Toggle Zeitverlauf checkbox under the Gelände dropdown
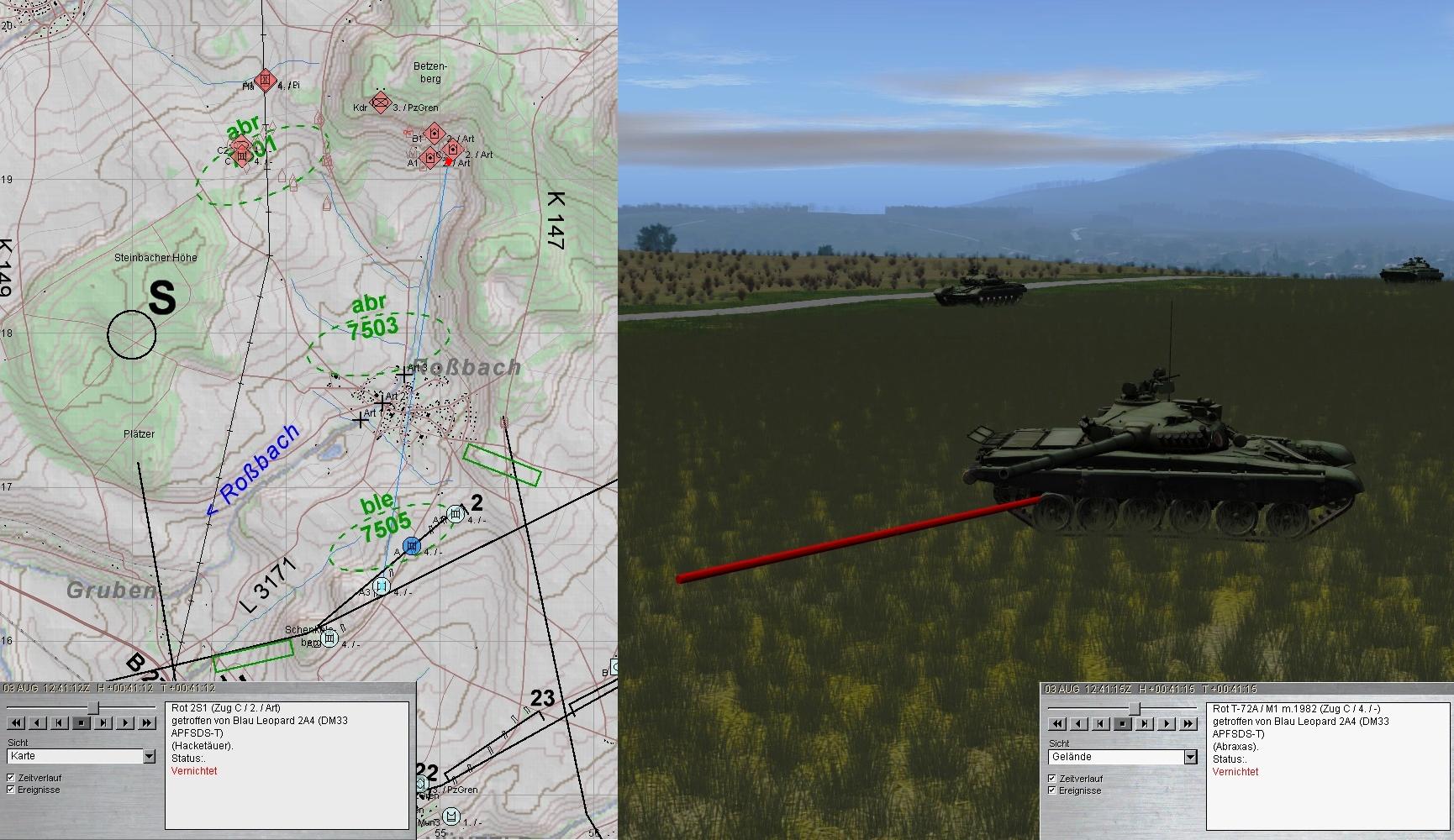The width and height of the screenshot is (1454, 840). (x=1052, y=779)
